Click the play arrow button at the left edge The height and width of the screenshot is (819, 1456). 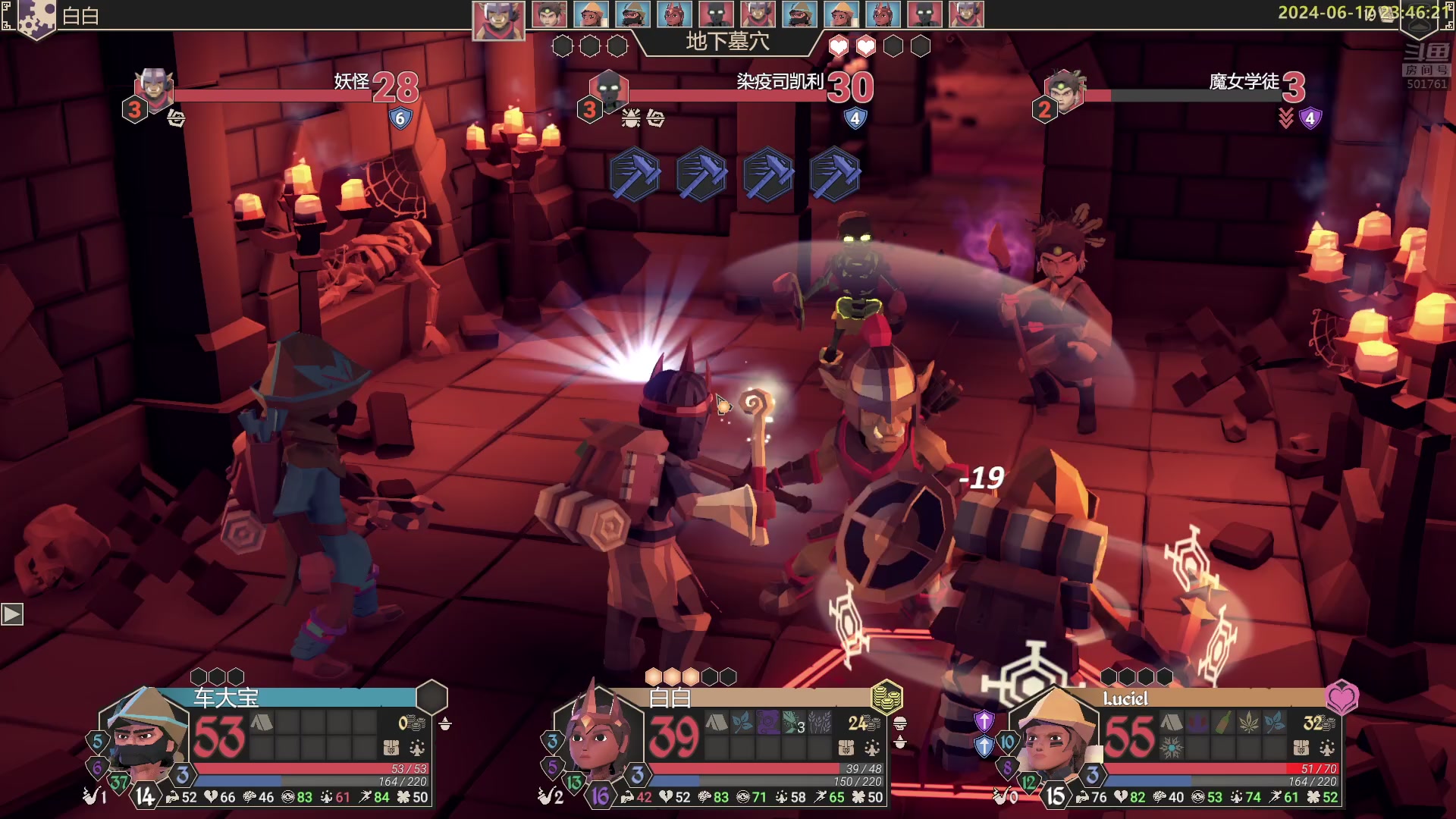tap(12, 613)
